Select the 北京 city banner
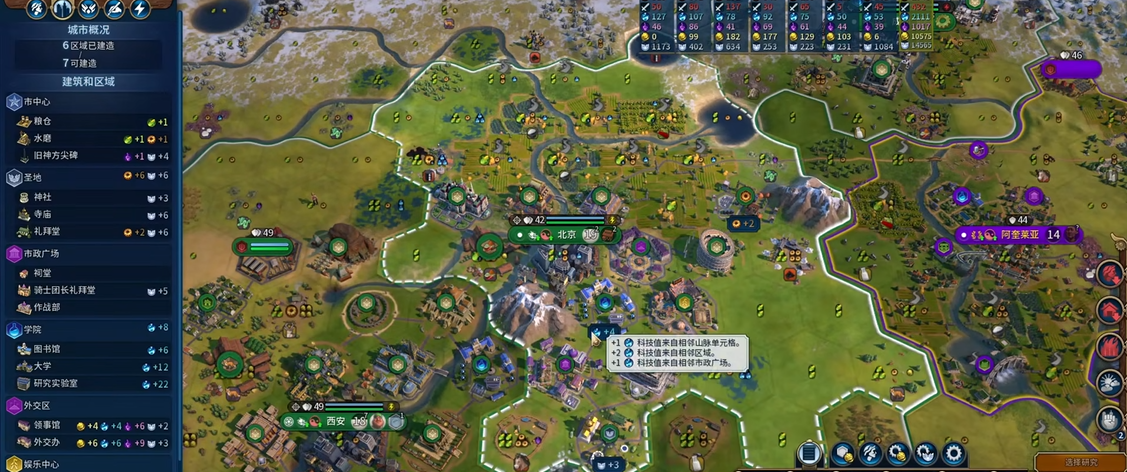Screen dimensions: 1127x472 [566, 234]
